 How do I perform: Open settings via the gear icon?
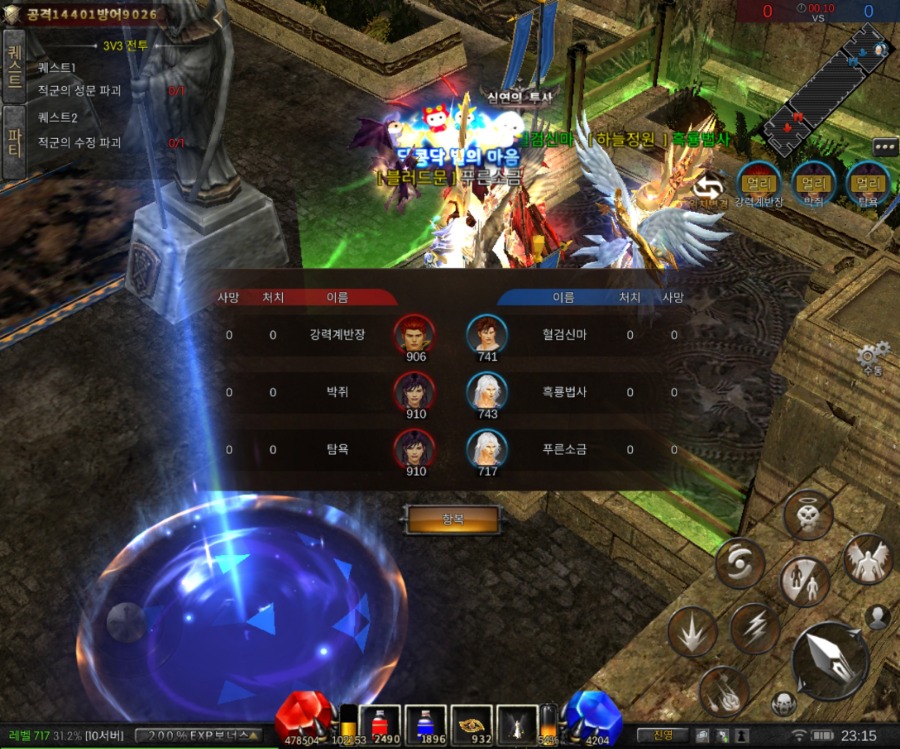[872, 355]
